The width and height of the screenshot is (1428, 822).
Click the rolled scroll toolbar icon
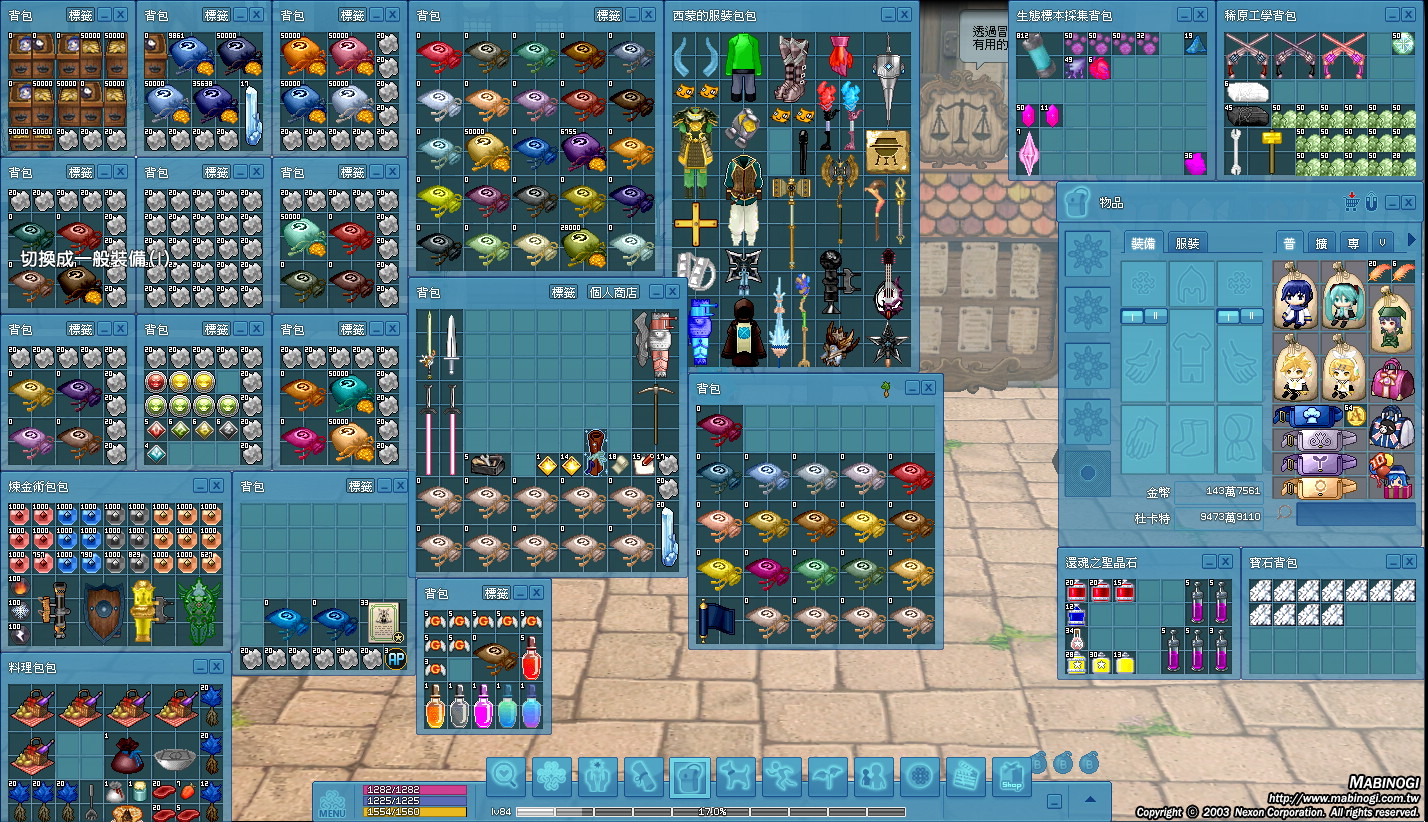coord(644,777)
